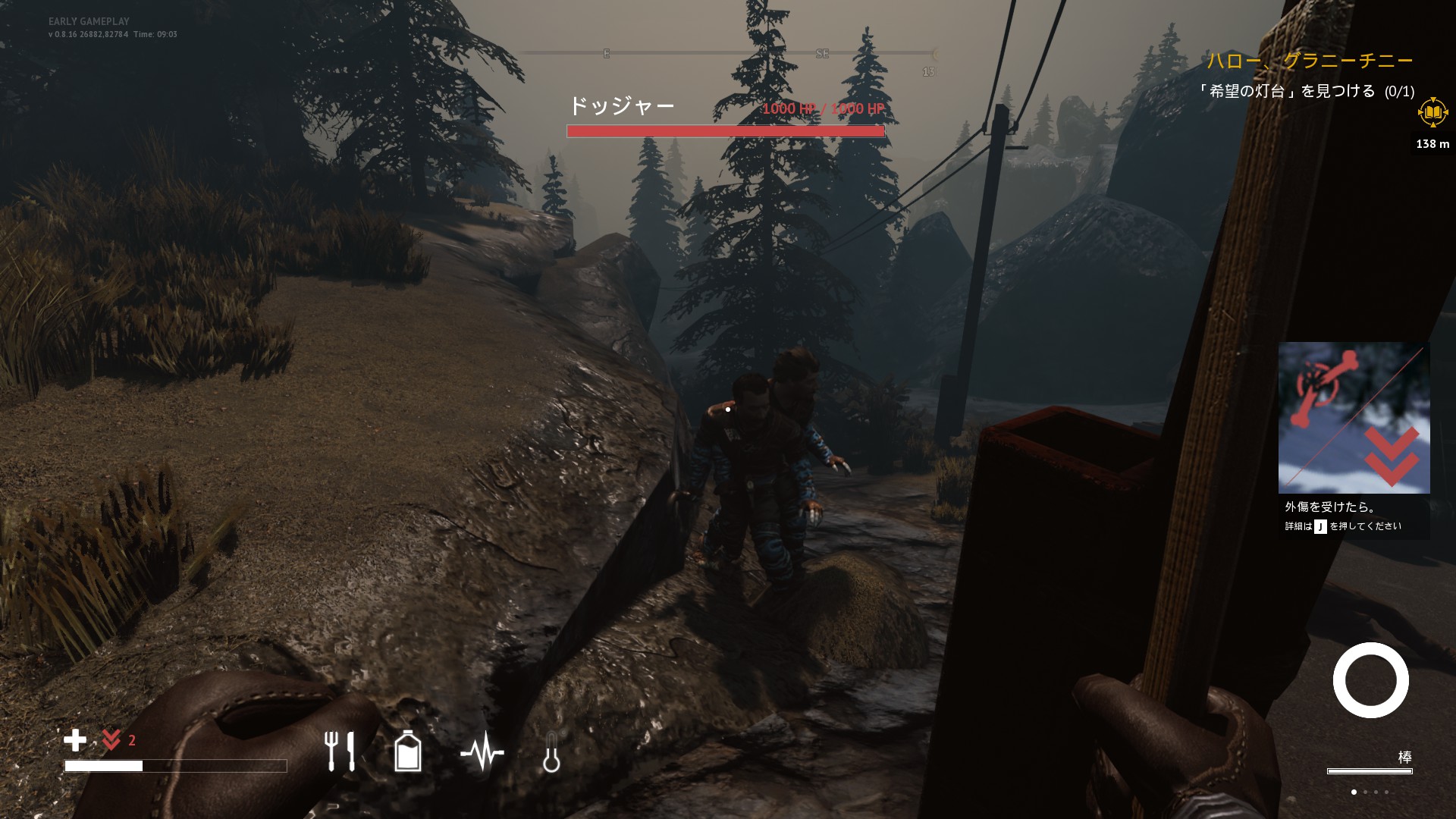1456x819 pixels.
Task: Click the ドッジャー boss health bar
Action: tap(726, 130)
